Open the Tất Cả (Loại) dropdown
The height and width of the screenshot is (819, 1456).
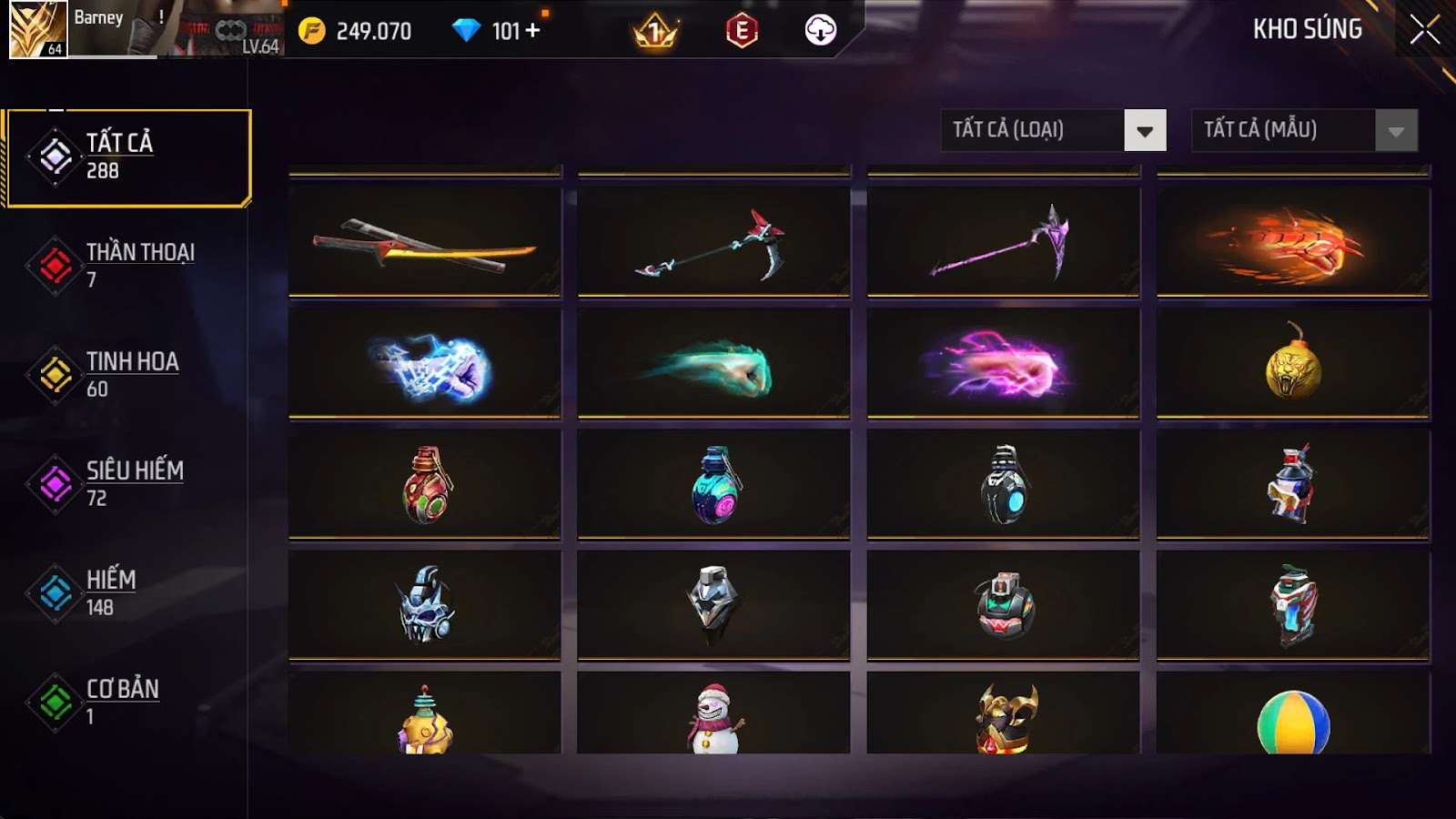click(x=1145, y=131)
